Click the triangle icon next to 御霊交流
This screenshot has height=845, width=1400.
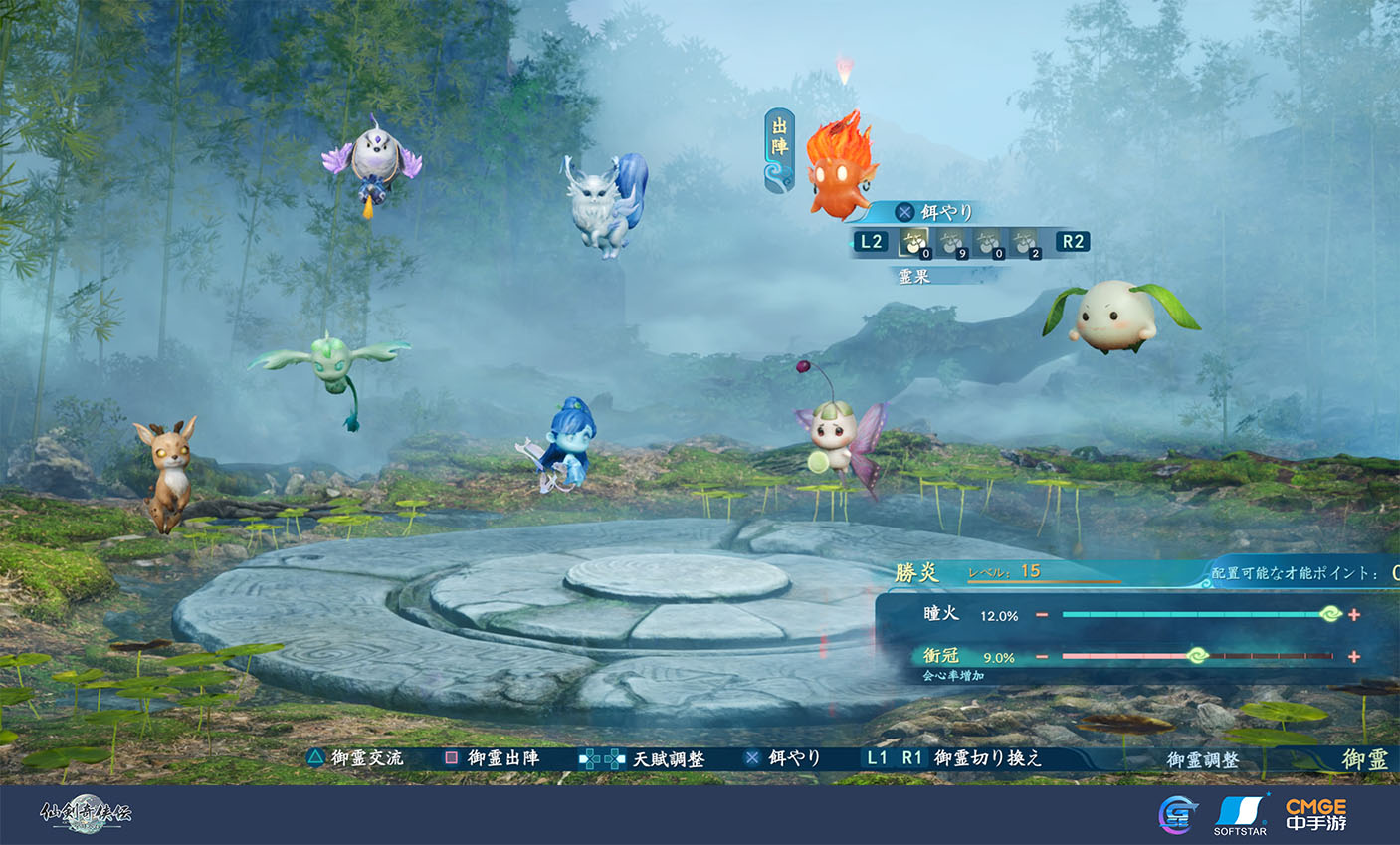pyautogui.click(x=316, y=757)
